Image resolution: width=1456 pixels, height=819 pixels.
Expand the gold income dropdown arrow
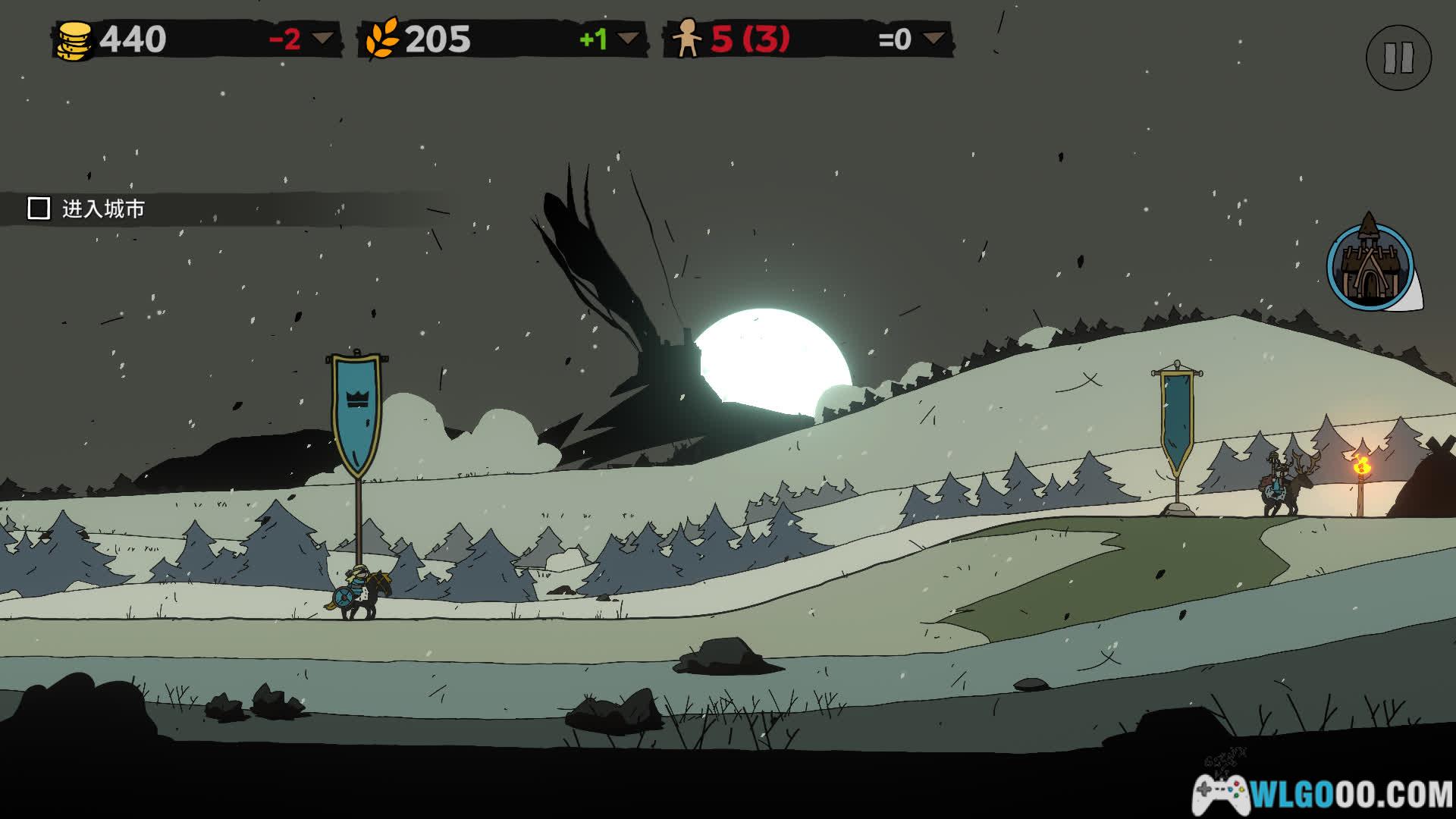point(324,38)
